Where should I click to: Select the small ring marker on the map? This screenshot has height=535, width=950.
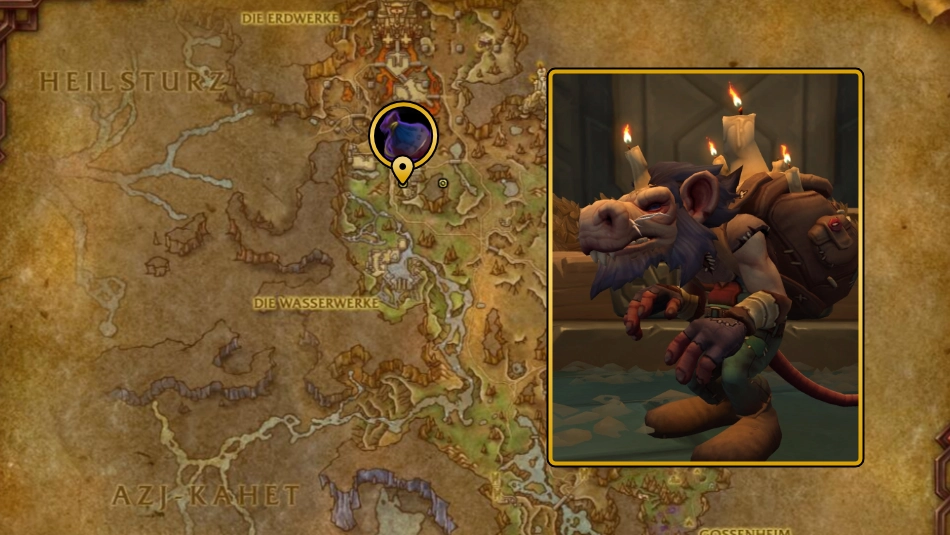coord(443,183)
